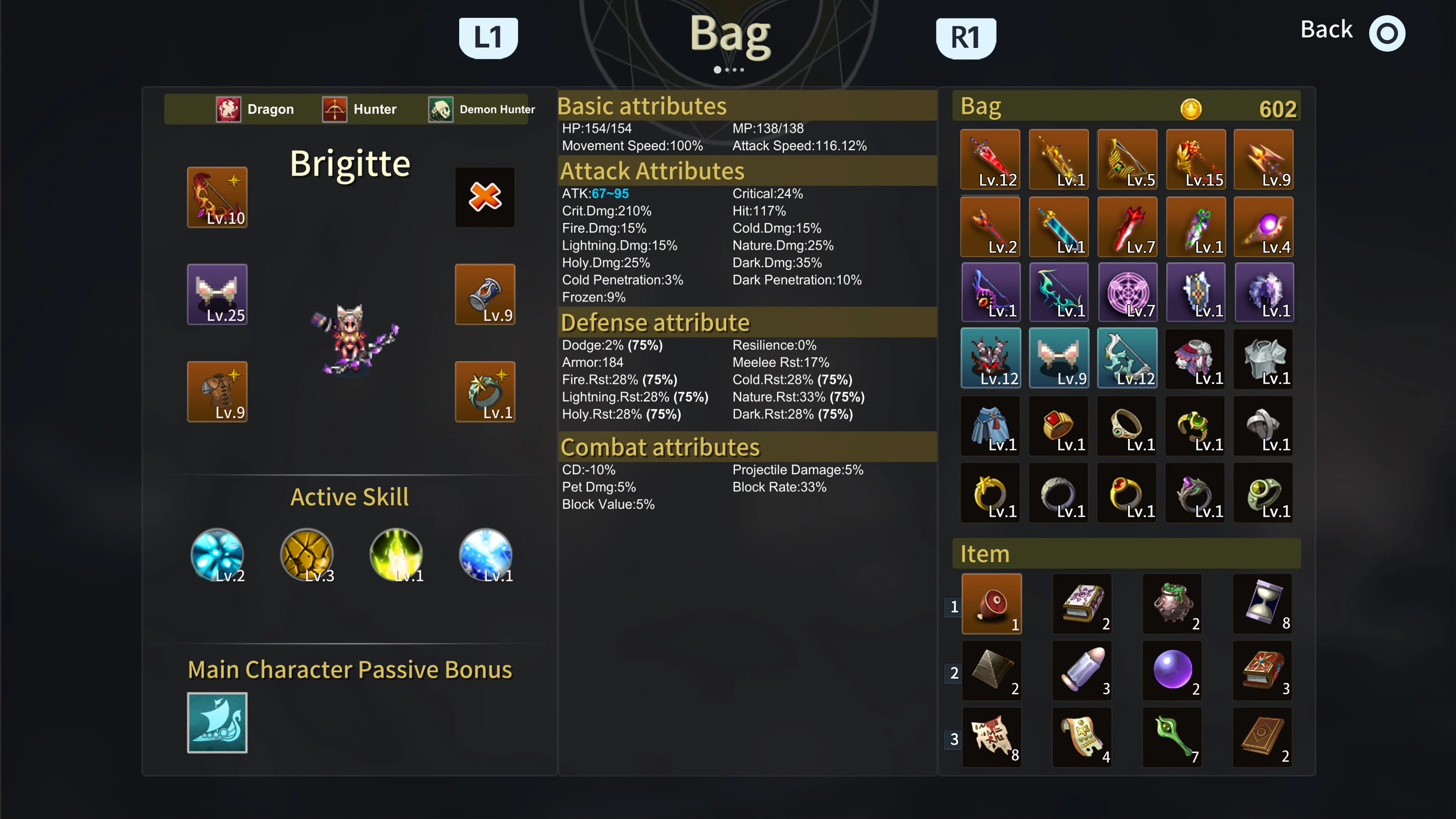This screenshot has width=1456, height=819.
Task: Select the Lv.15 golden scepter in the bag
Action: (1196, 159)
